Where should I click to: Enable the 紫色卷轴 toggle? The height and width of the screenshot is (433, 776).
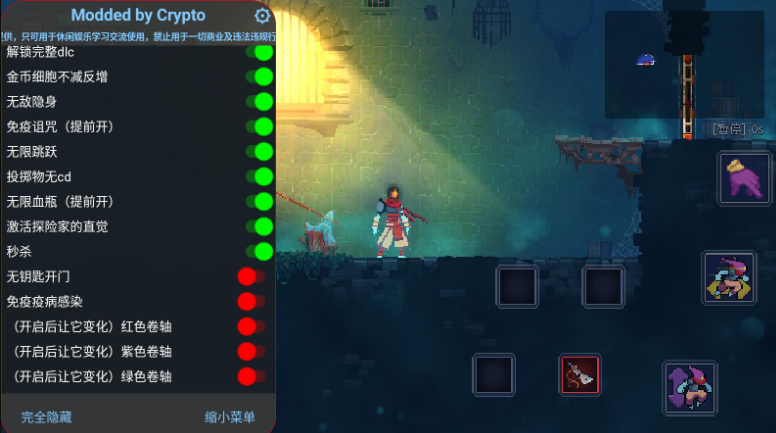tap(251, 351)
